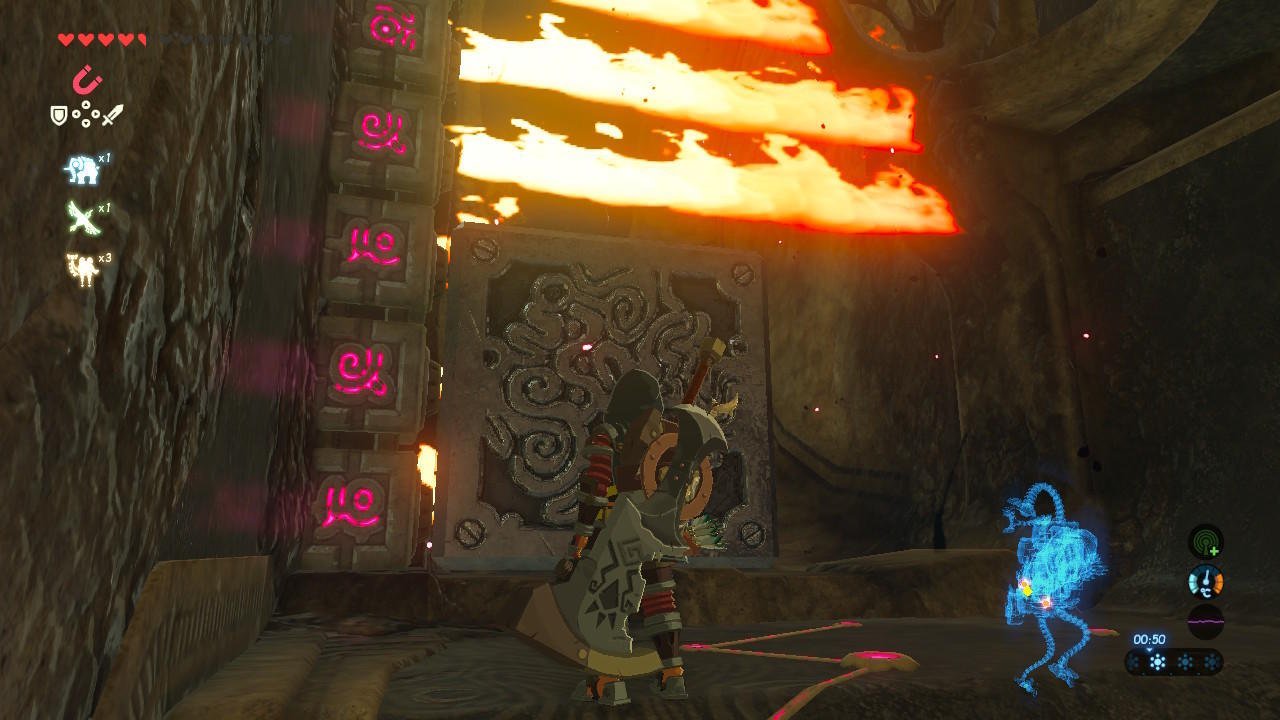This screenshot has width=1280, height=720.
Task: Toggle the rightmost snowflake charge icon
Action: pos(1212,661)
